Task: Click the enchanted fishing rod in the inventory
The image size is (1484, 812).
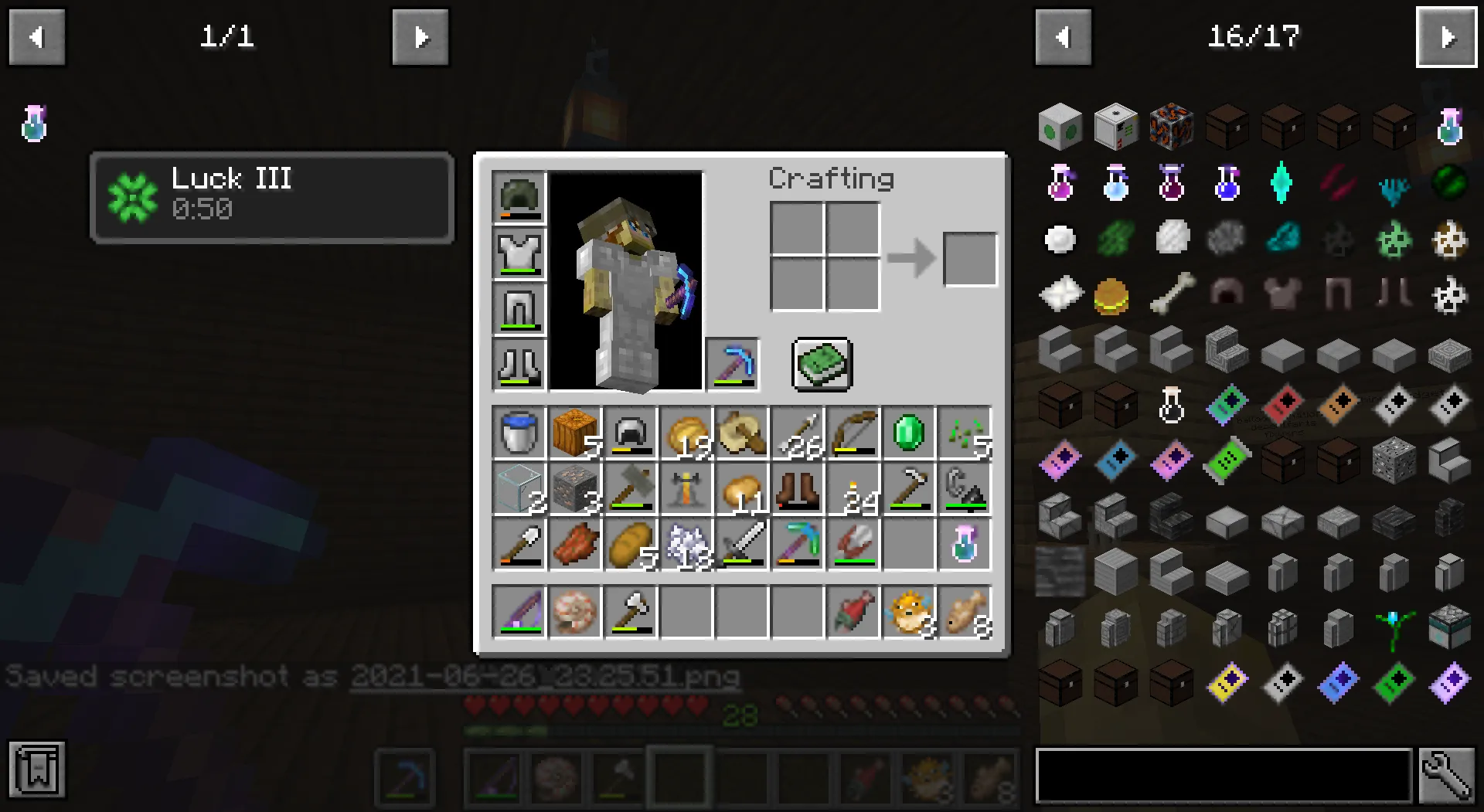Action: coord(519,613)
